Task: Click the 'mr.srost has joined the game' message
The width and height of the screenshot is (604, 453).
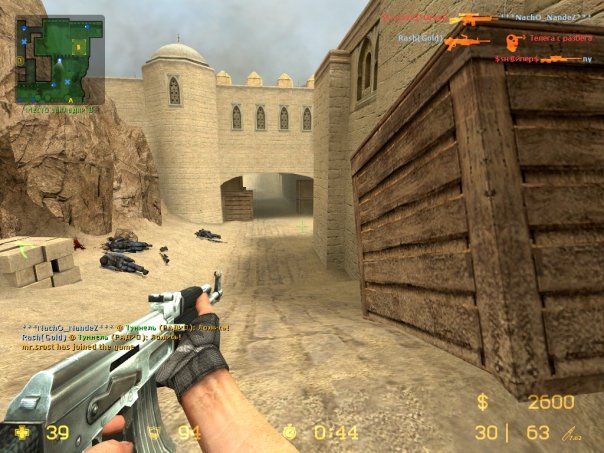Action: 88,347
